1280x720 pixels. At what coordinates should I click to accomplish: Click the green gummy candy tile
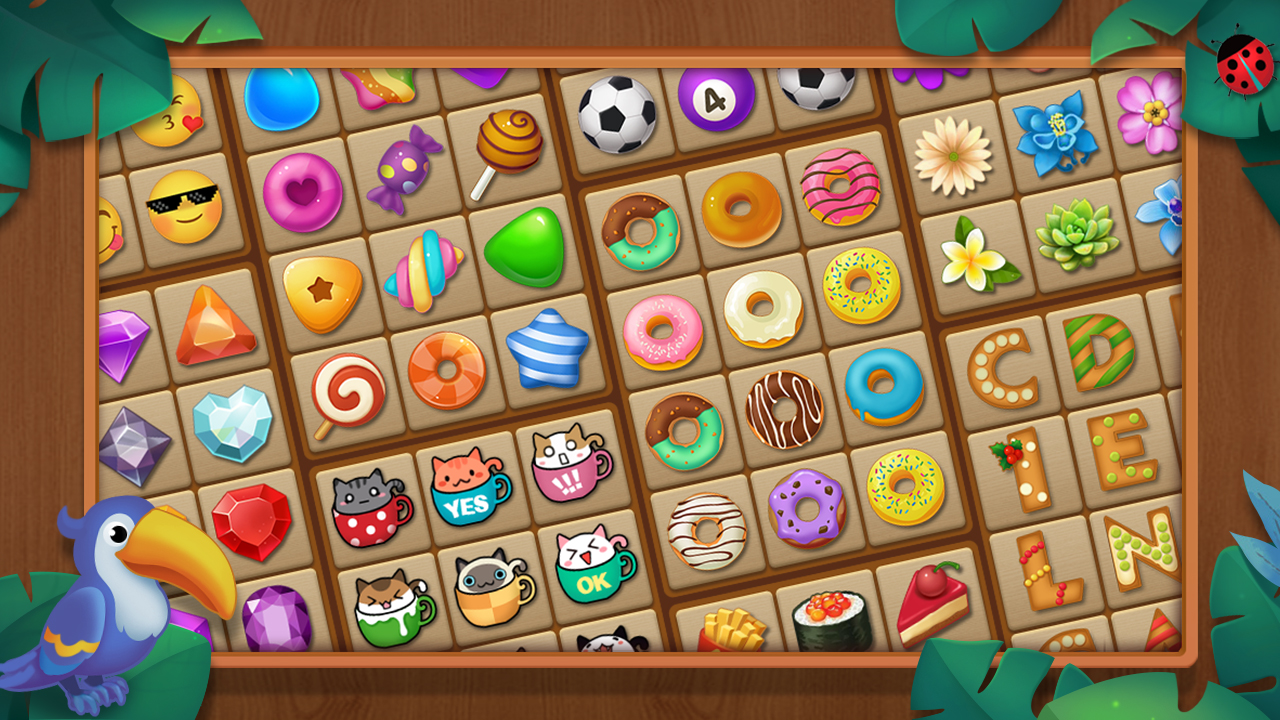(524, 245)
